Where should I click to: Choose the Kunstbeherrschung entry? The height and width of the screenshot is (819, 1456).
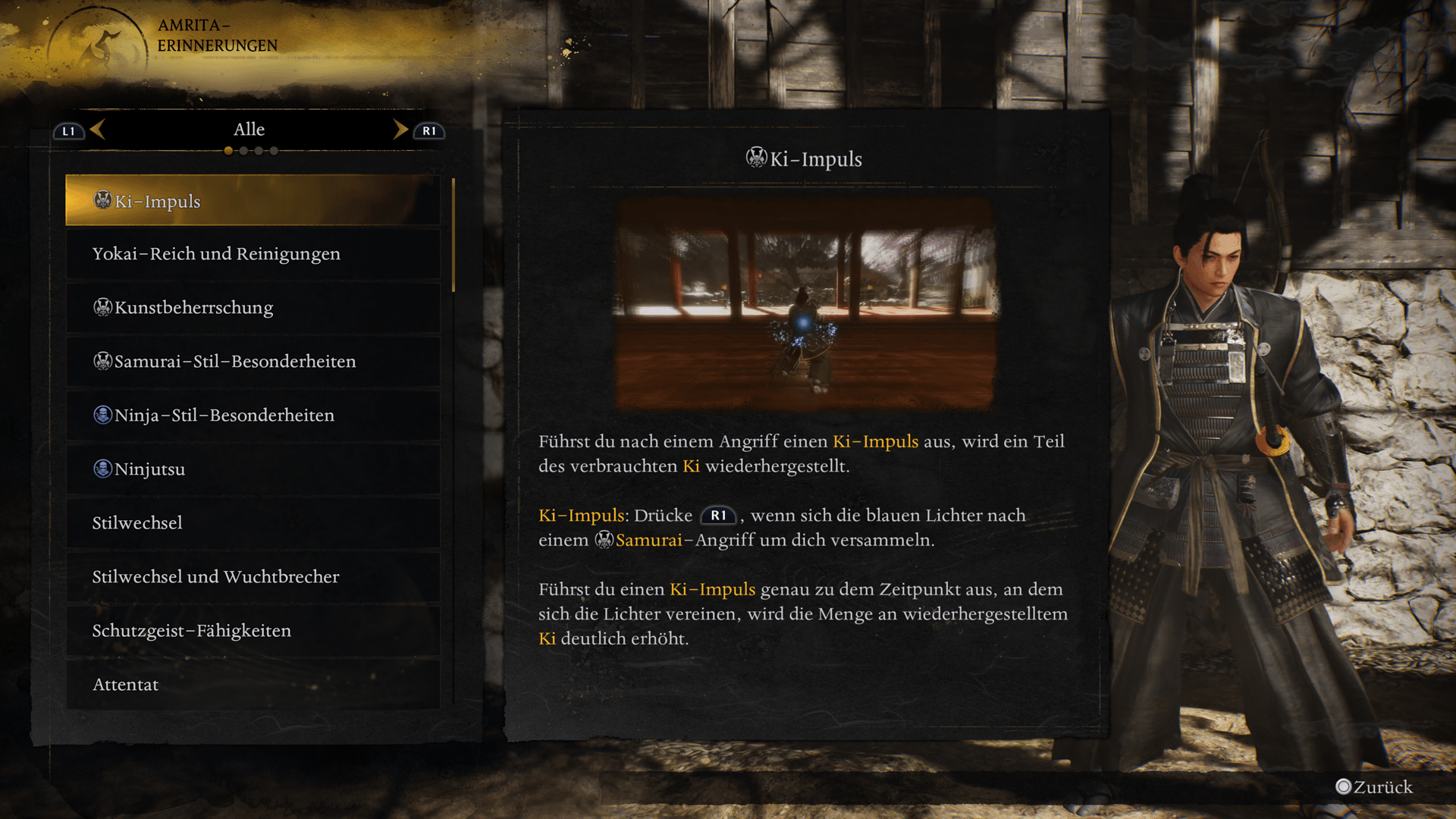coord(253,308)
